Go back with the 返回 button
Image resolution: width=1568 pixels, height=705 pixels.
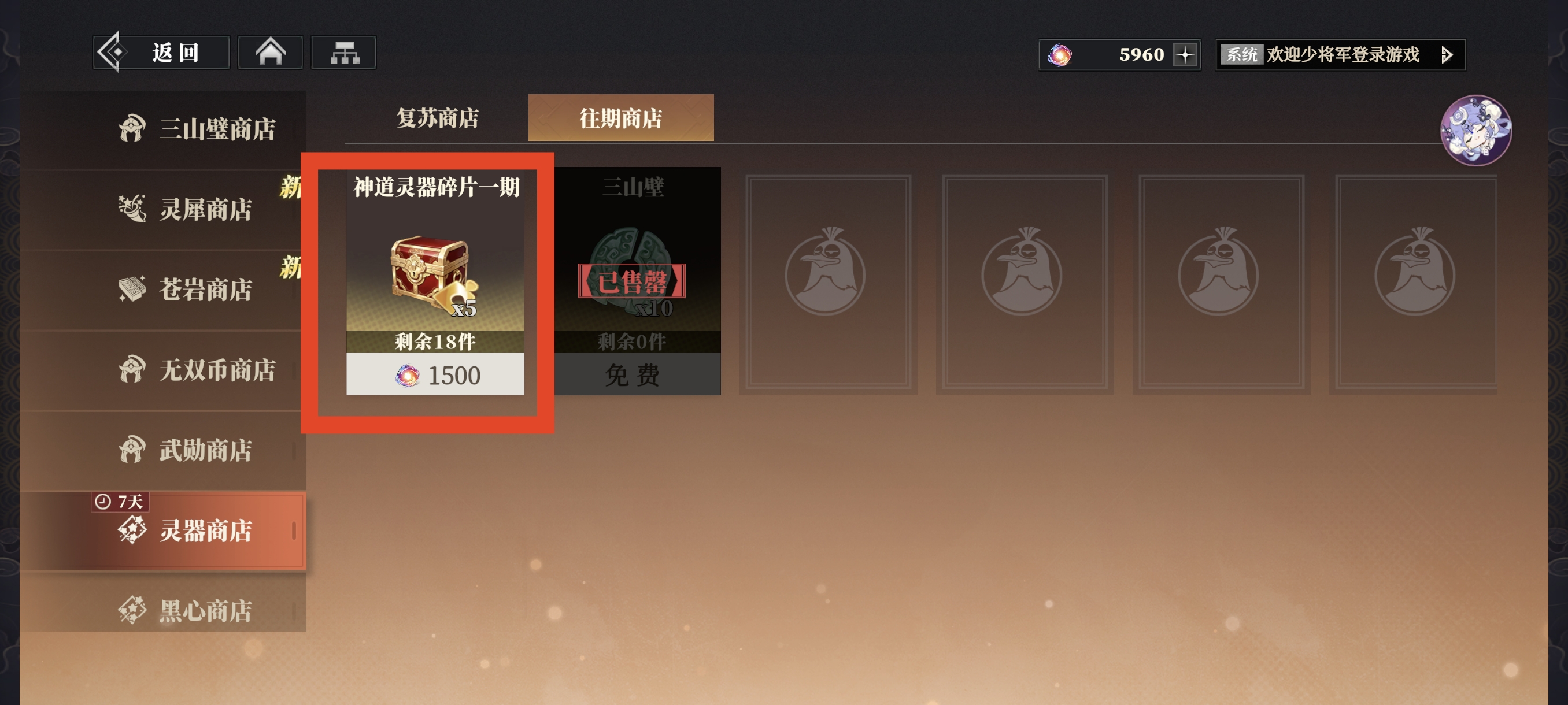point(161,53)
